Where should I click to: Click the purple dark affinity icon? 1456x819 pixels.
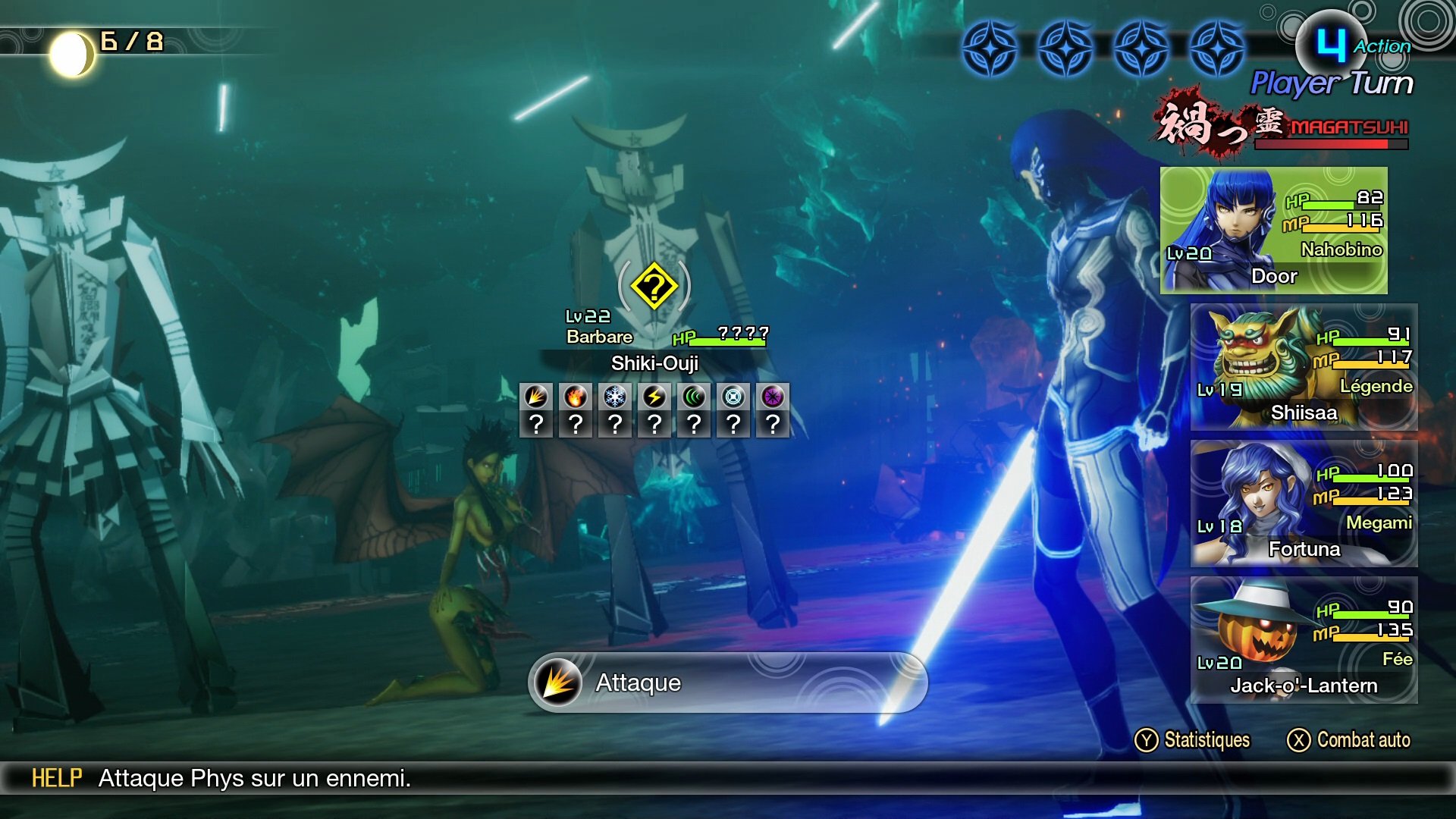pyautogui.click(x=773, y=397)
